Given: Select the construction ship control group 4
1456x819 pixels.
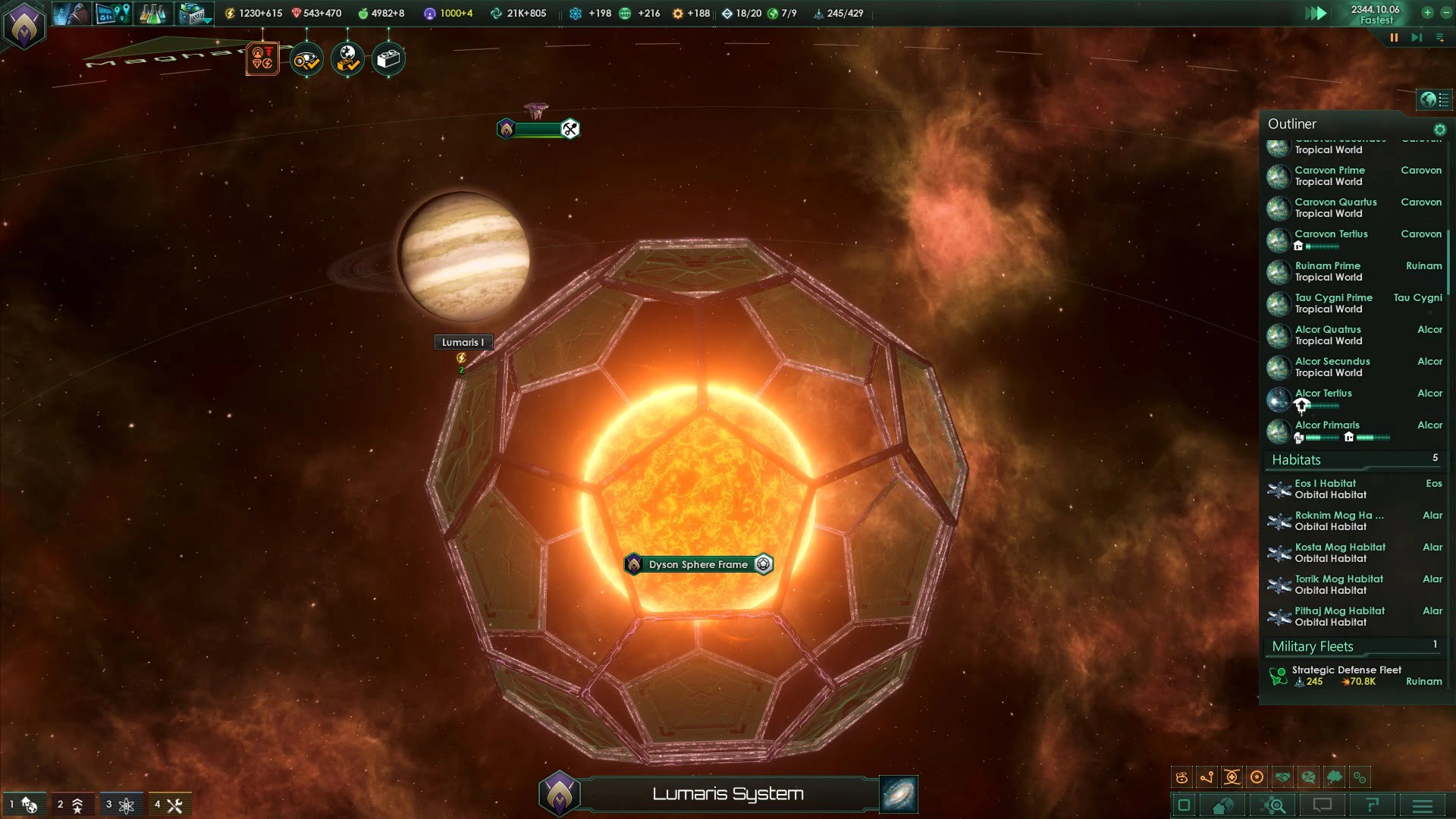Looking at the screenshot, I should coord(168,805).
